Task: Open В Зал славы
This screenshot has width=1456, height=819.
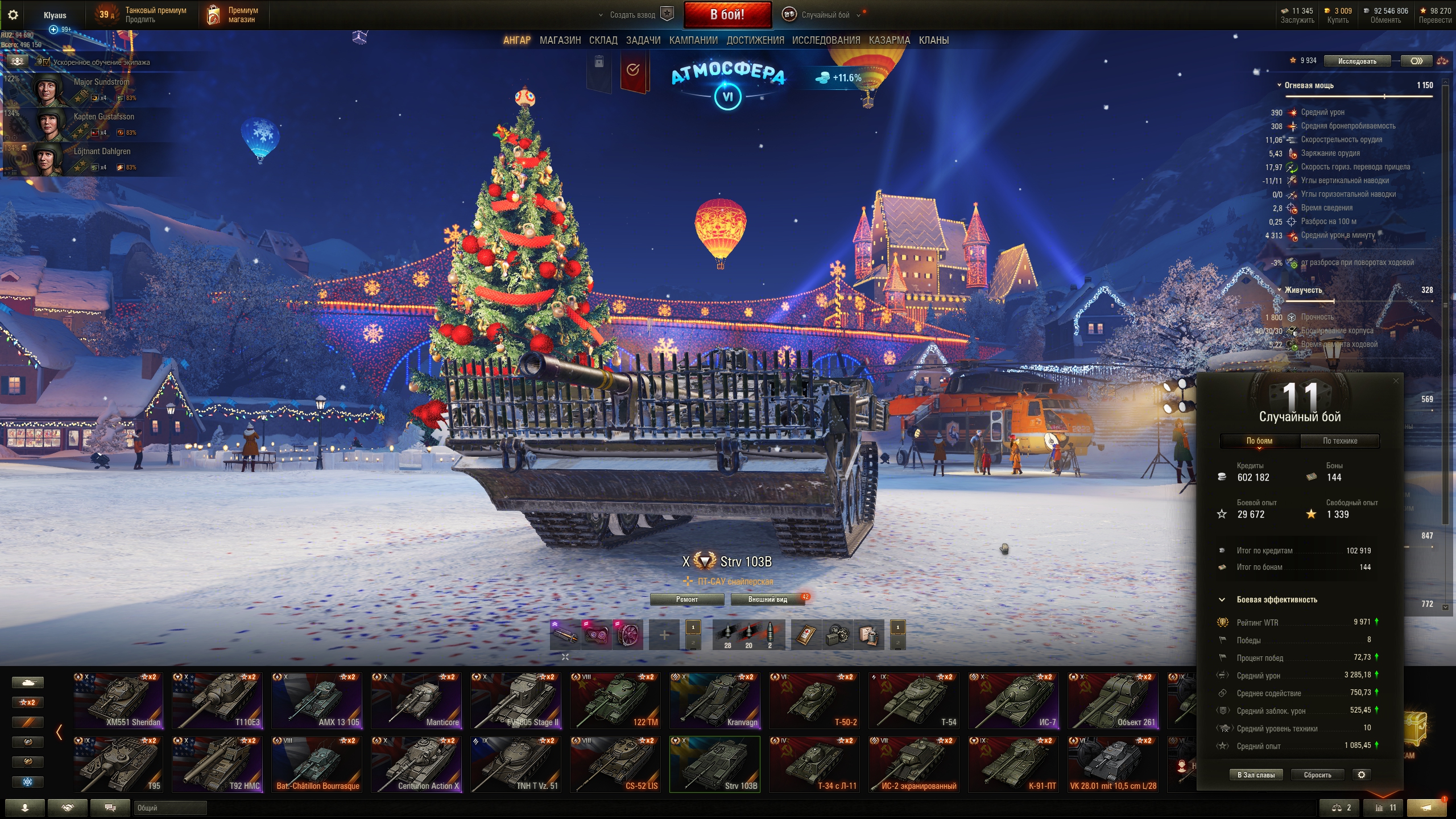Action: [x=1256, y=775]
